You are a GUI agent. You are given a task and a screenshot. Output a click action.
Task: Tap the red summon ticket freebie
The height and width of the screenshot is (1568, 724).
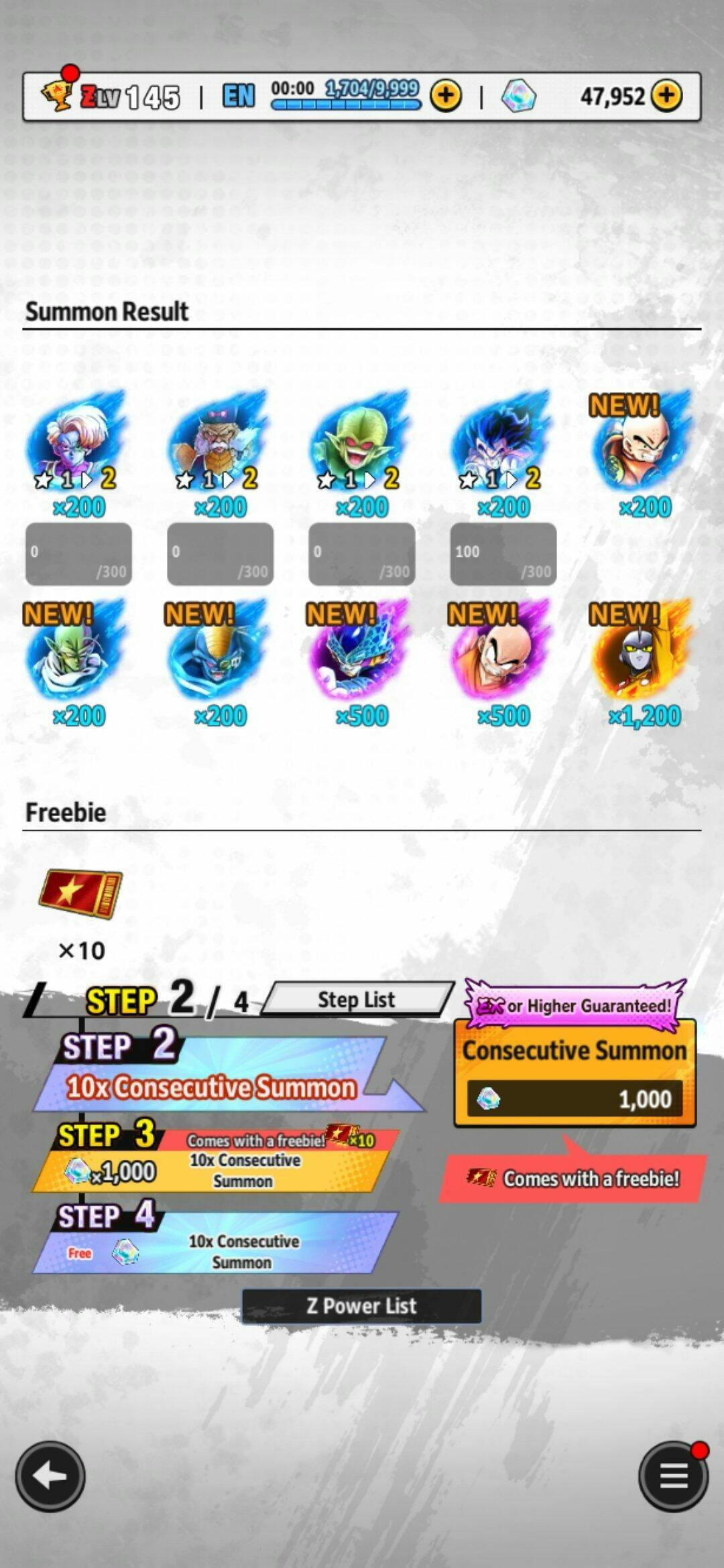81,893
